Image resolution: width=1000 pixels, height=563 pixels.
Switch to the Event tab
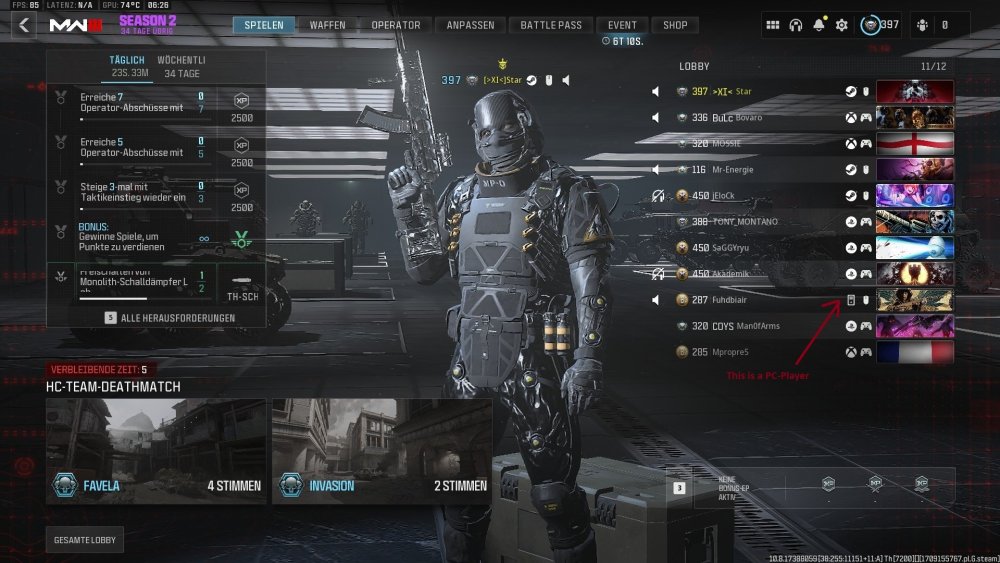click(x=622, y=25)
